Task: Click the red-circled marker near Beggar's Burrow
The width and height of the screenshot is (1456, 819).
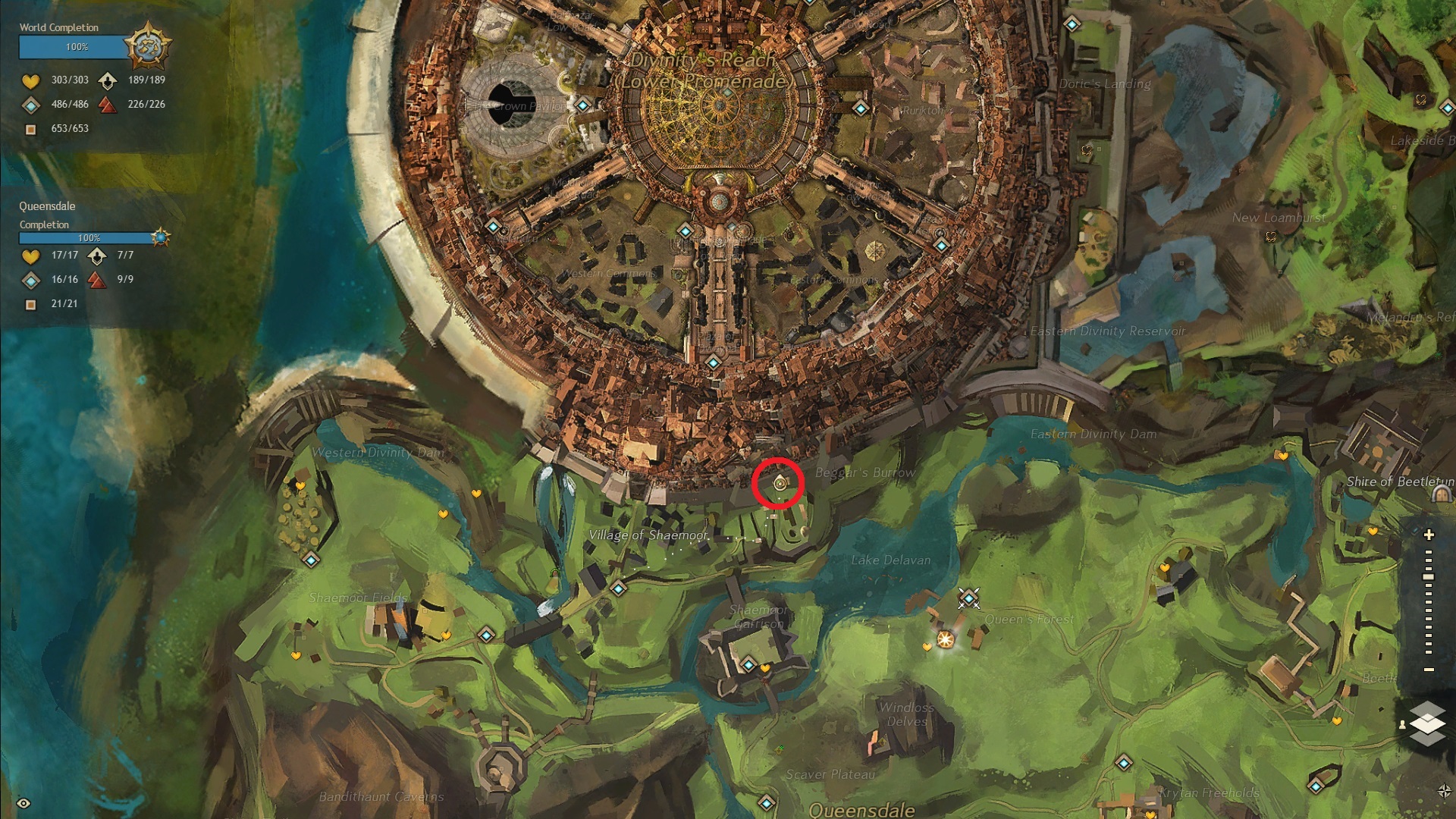Action: click(779, 482)
